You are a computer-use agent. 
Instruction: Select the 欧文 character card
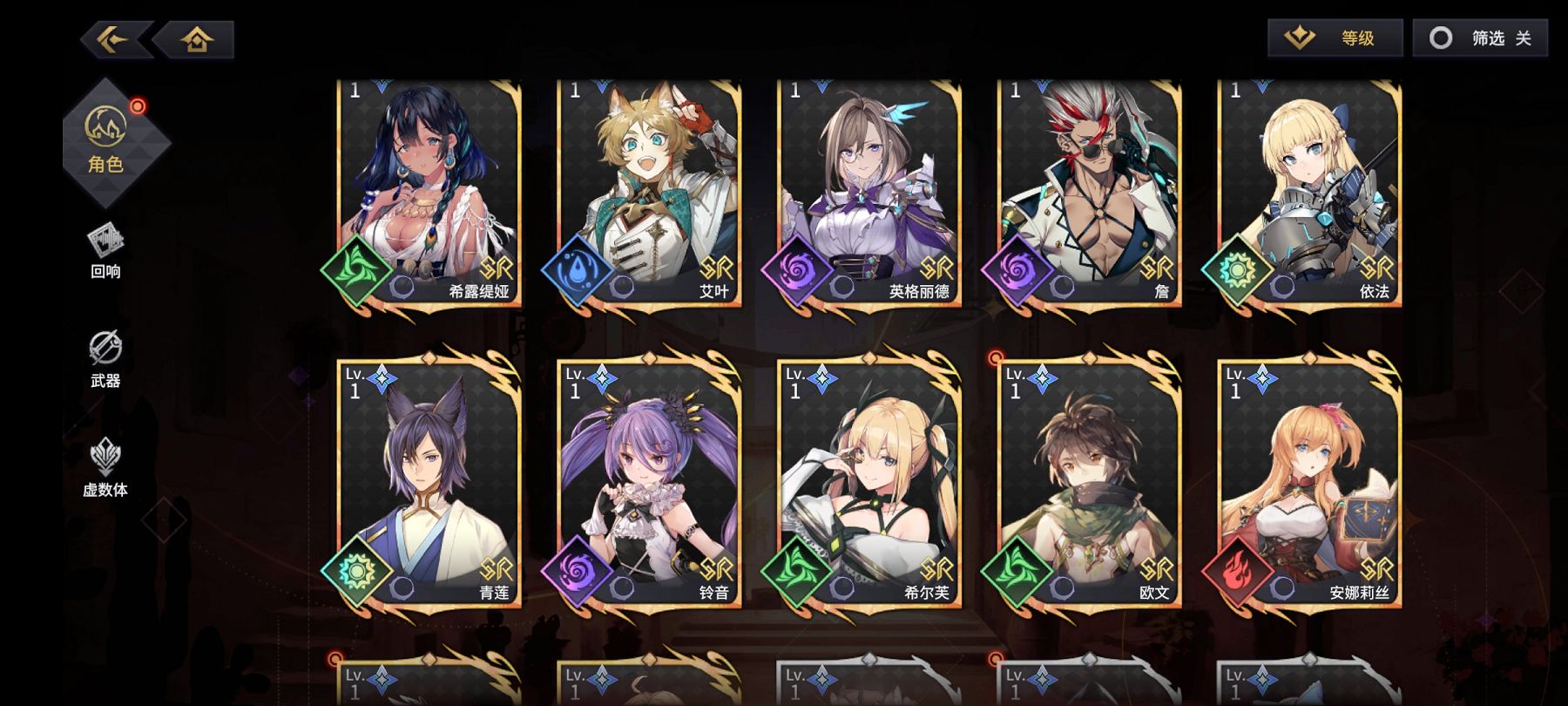point(1089,484)
